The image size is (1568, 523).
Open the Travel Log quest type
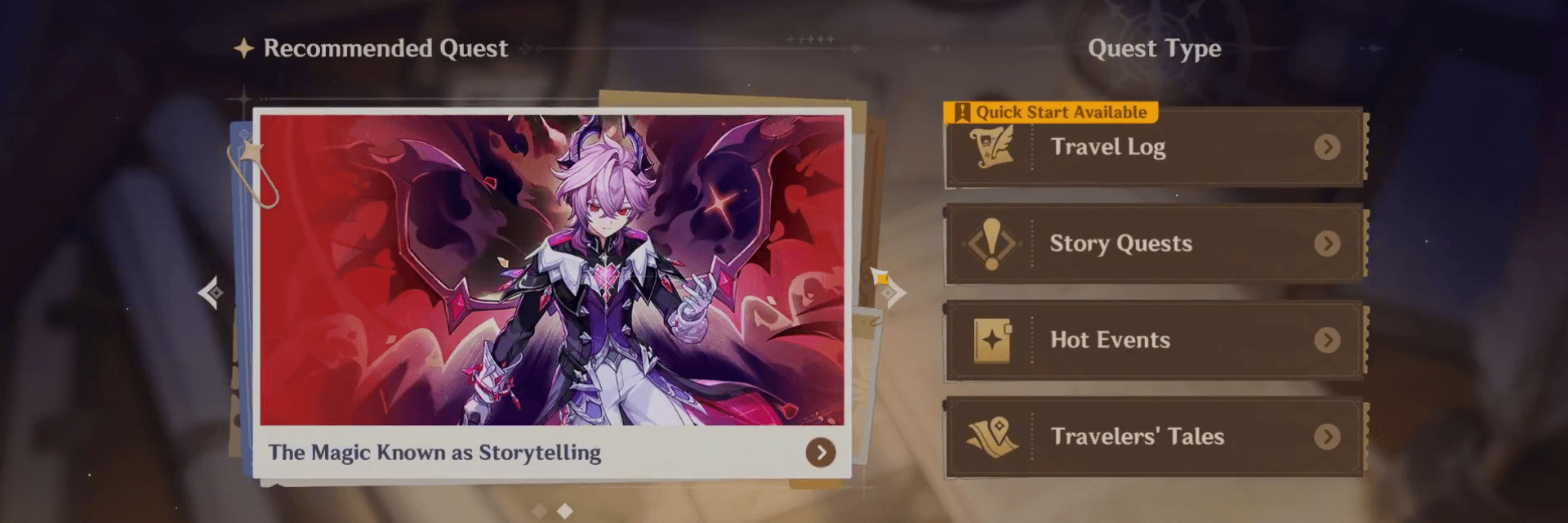point(1153,148)
